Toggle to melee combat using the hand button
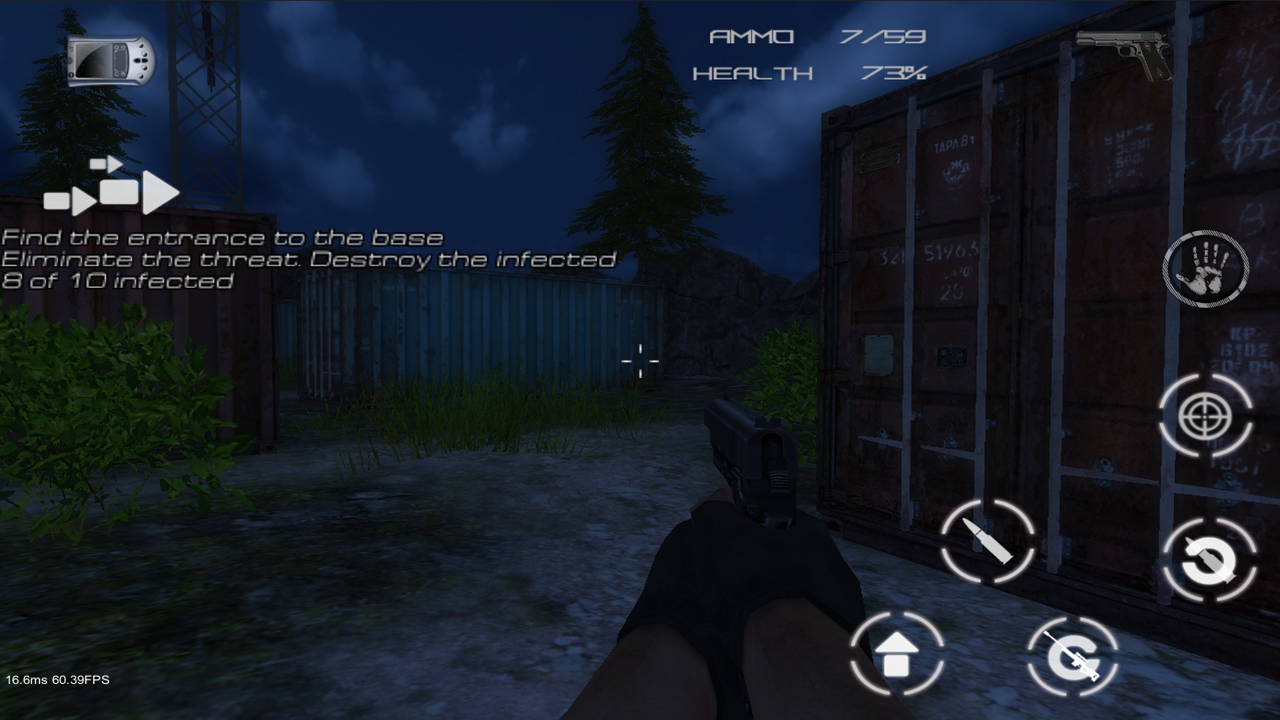1280x720 pixels. [1204, 268]
